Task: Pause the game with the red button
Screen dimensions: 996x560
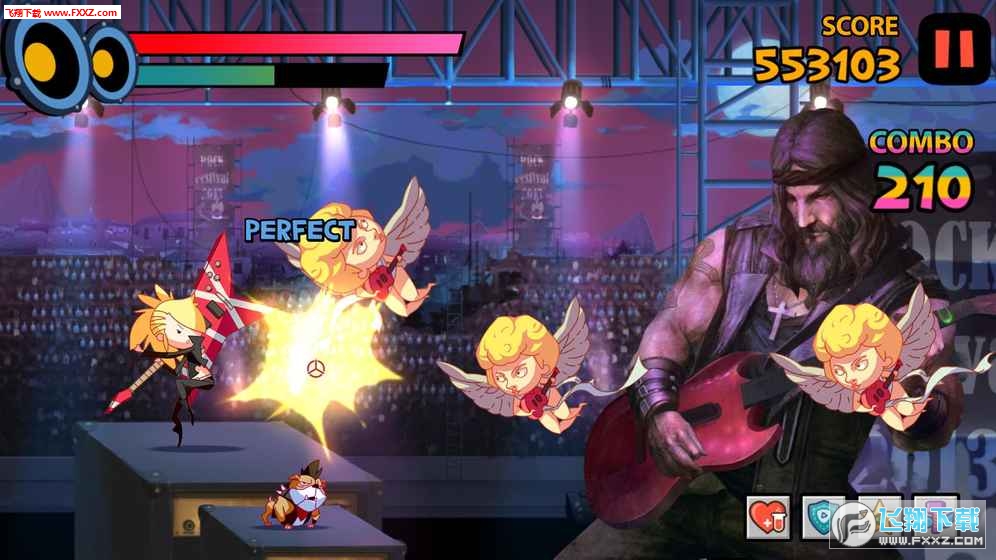Action: pos(953,48)
